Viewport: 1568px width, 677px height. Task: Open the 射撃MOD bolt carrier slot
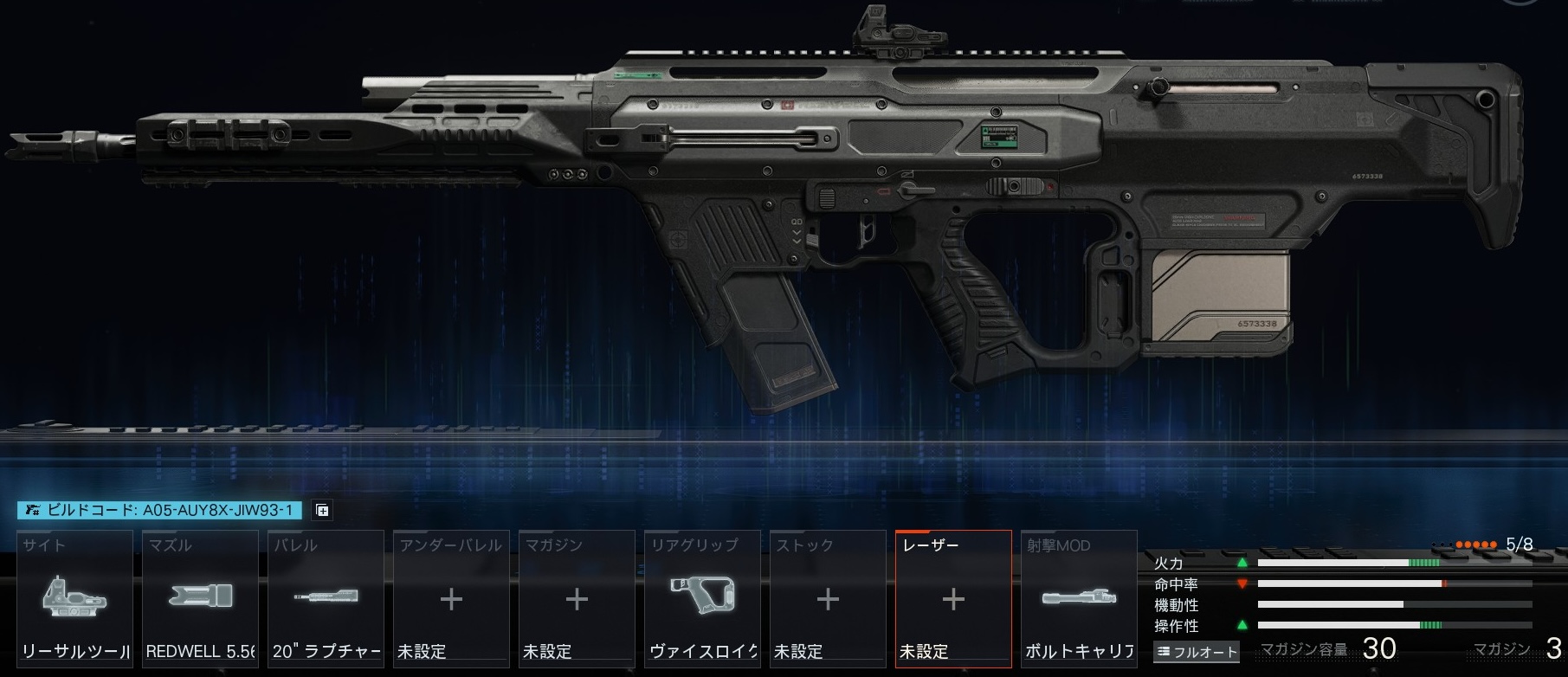click(x=1079, y=598)
